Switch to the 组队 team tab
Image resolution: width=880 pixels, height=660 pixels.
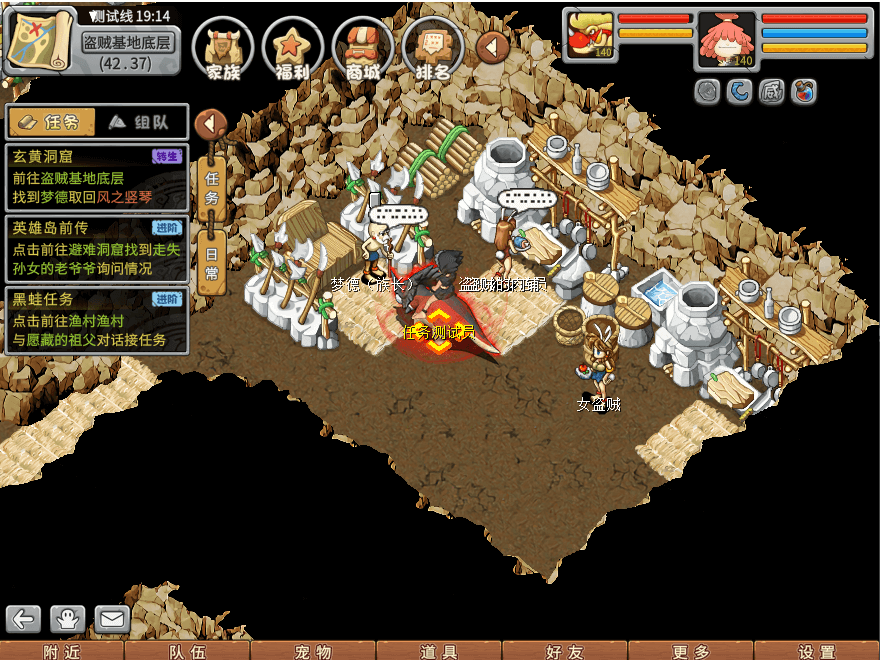139,122
